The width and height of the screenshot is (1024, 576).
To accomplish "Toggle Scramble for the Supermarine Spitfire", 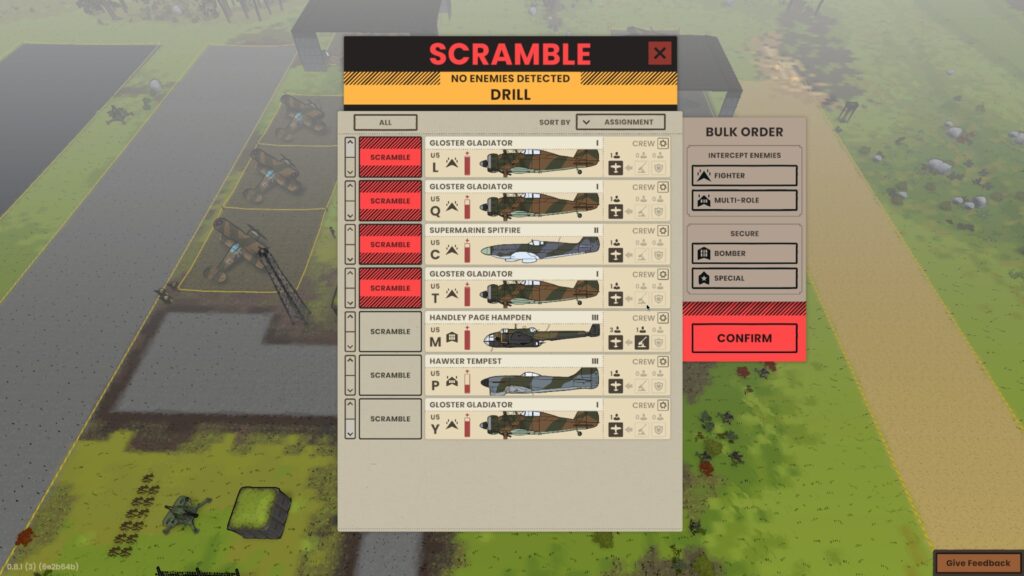I will coord(390,245).
